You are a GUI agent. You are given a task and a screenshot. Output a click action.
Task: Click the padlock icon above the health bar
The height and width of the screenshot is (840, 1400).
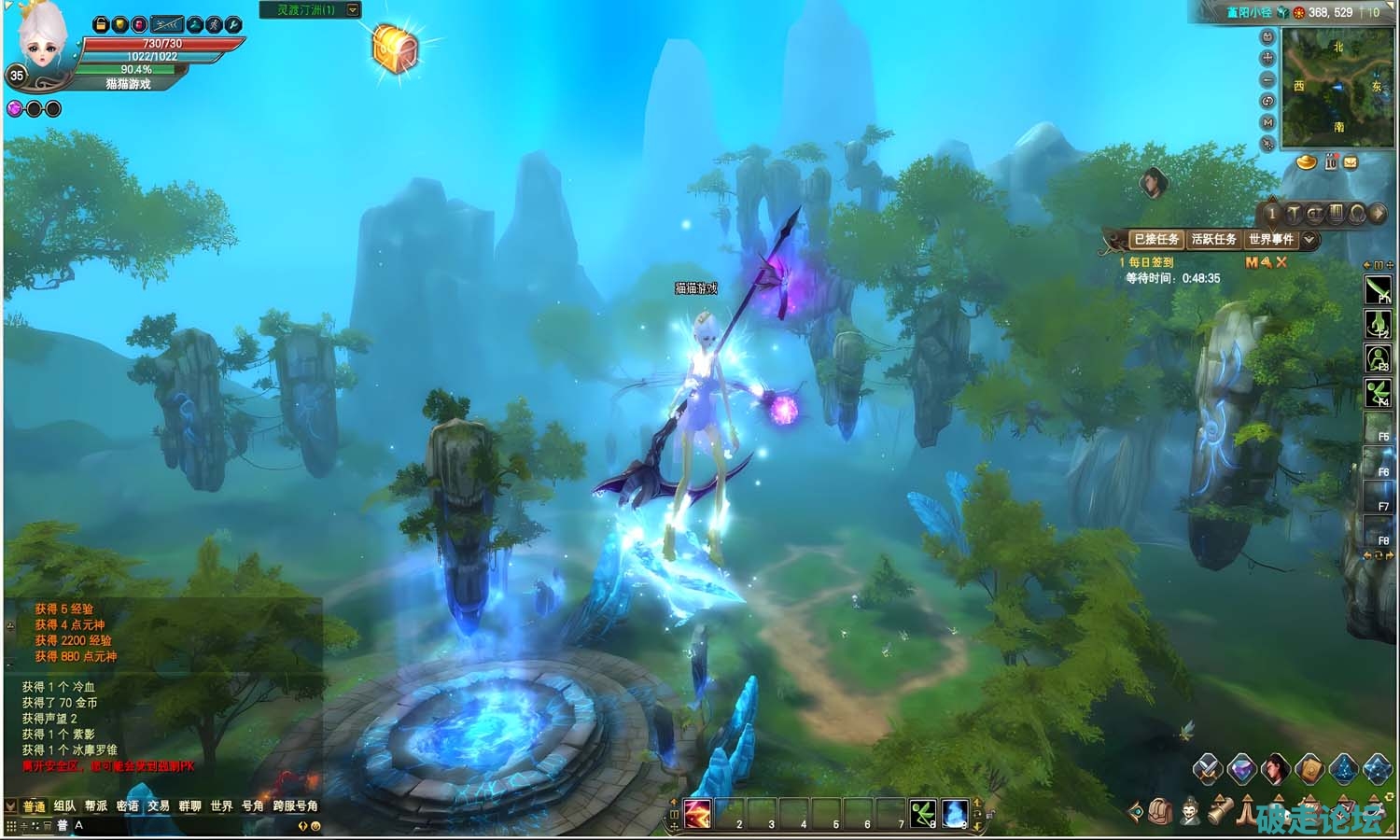click(x=101, y=24)
